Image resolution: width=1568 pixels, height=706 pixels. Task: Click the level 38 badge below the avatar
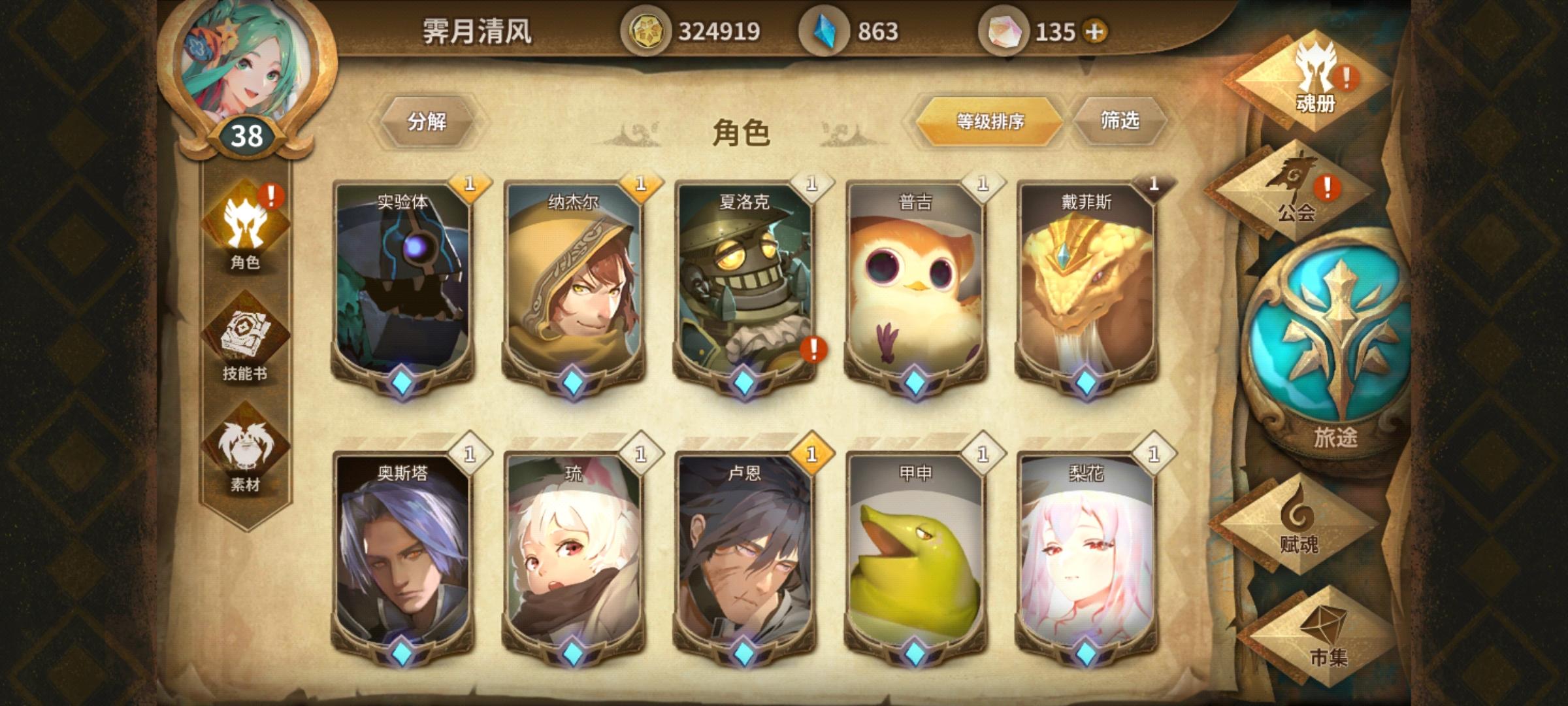[x=247, y=135]
